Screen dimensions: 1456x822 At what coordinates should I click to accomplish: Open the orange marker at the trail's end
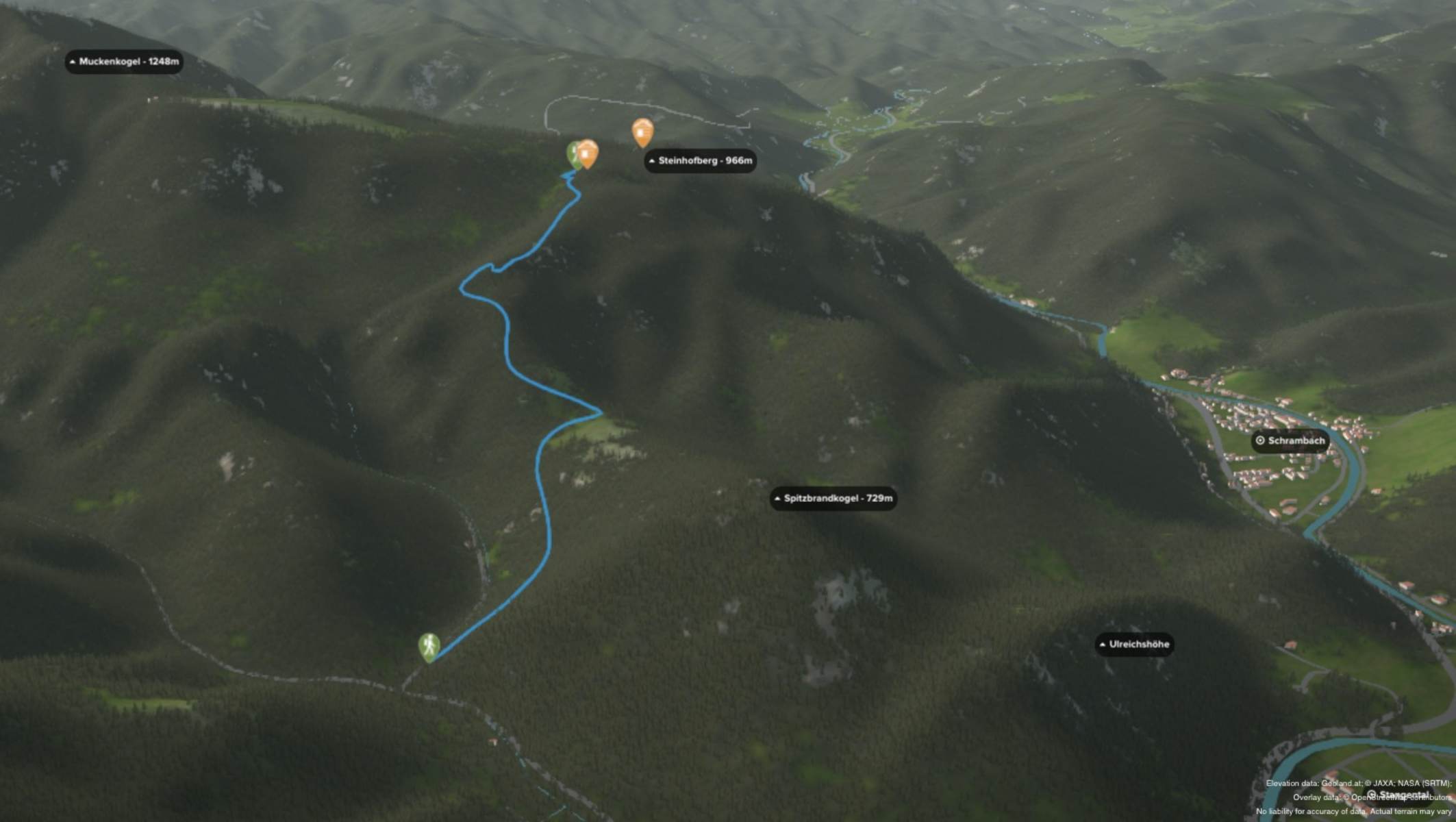click(588, 153)
